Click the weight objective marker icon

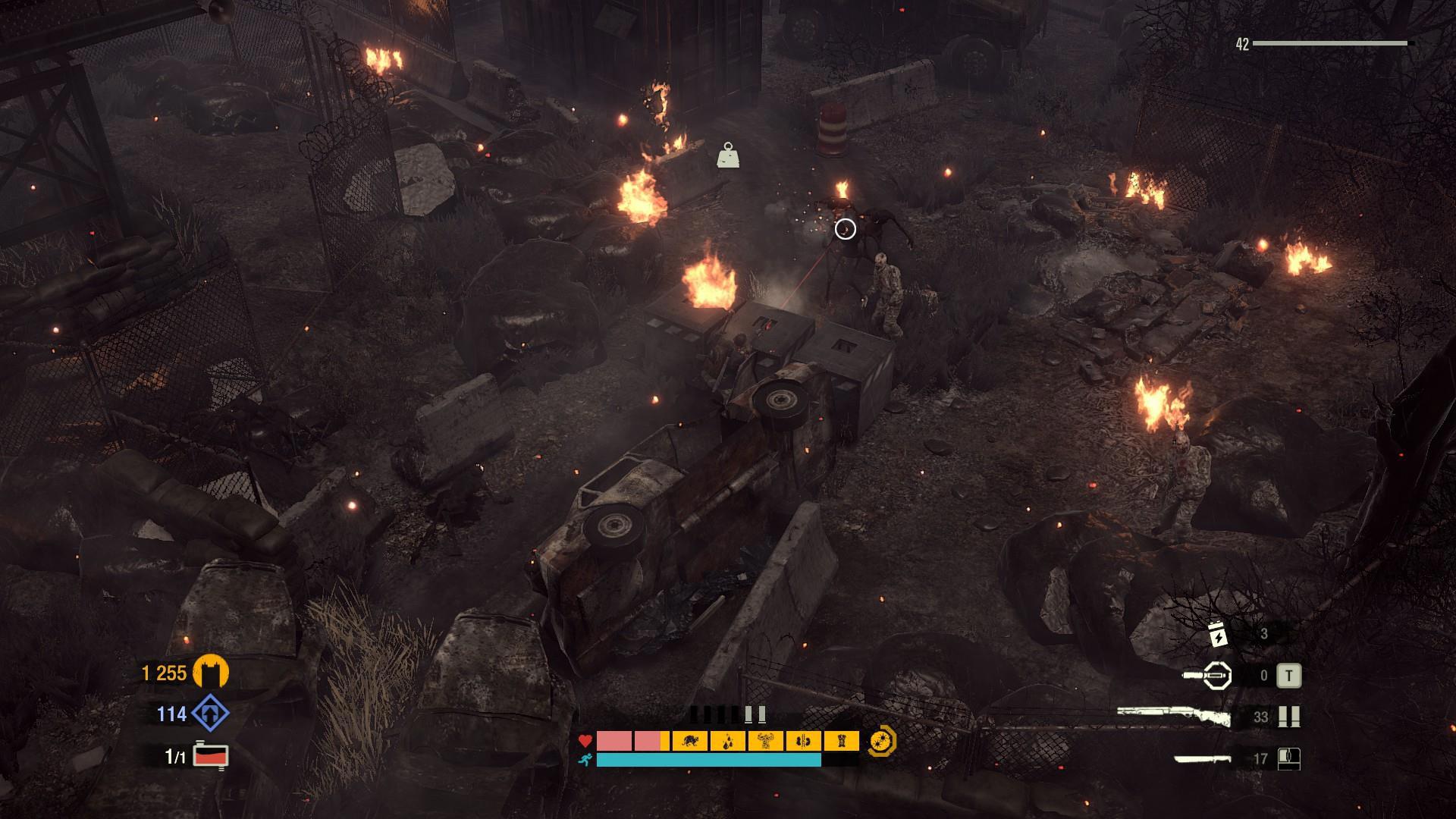pyautogui.click(x=728, y=155)
